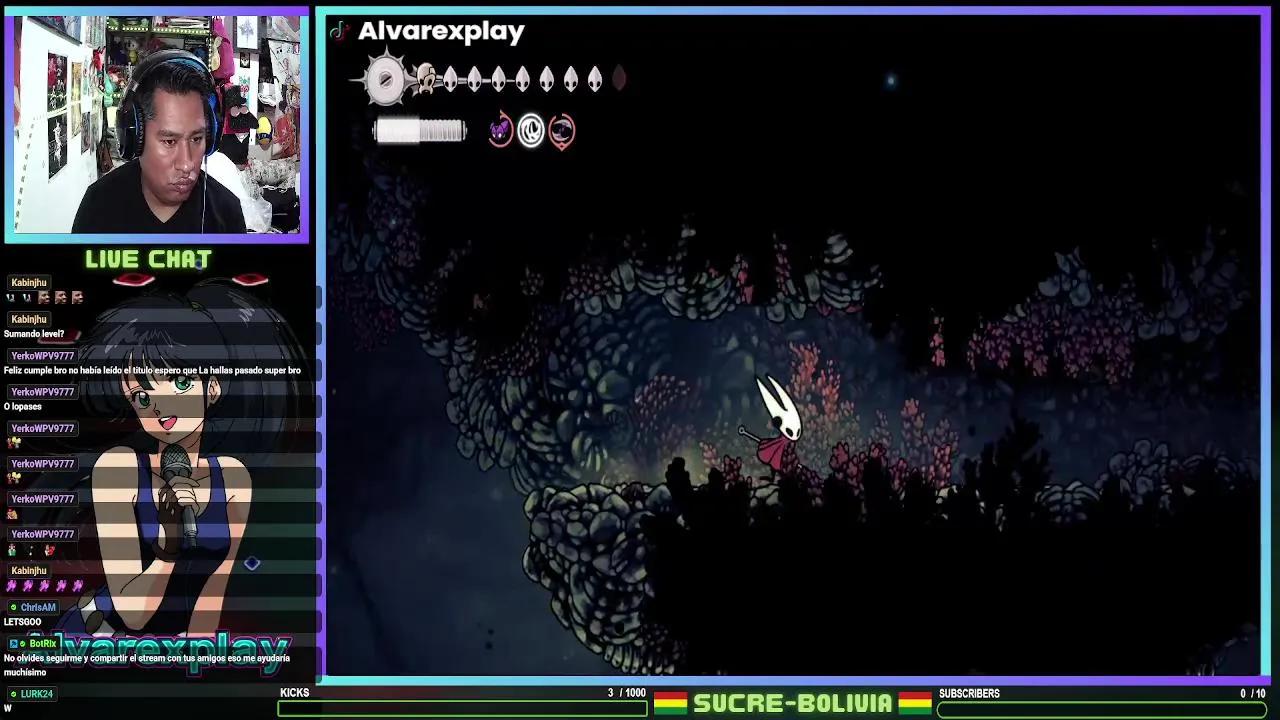Viewport: 1280px width, 720px height.
Task: Toggle BotRix's verified checkmark badge
Action: [x=22, y=643]
